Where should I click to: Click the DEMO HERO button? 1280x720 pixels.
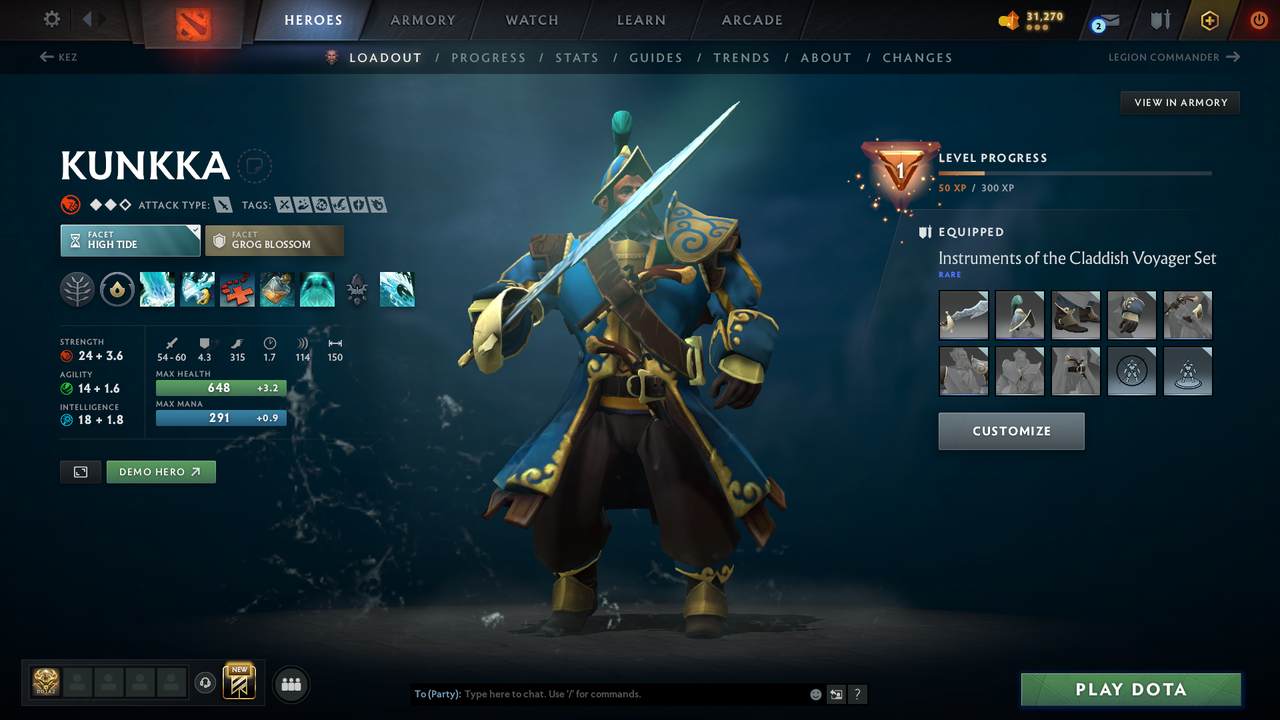pyautogui.click(x=160, y=471)
